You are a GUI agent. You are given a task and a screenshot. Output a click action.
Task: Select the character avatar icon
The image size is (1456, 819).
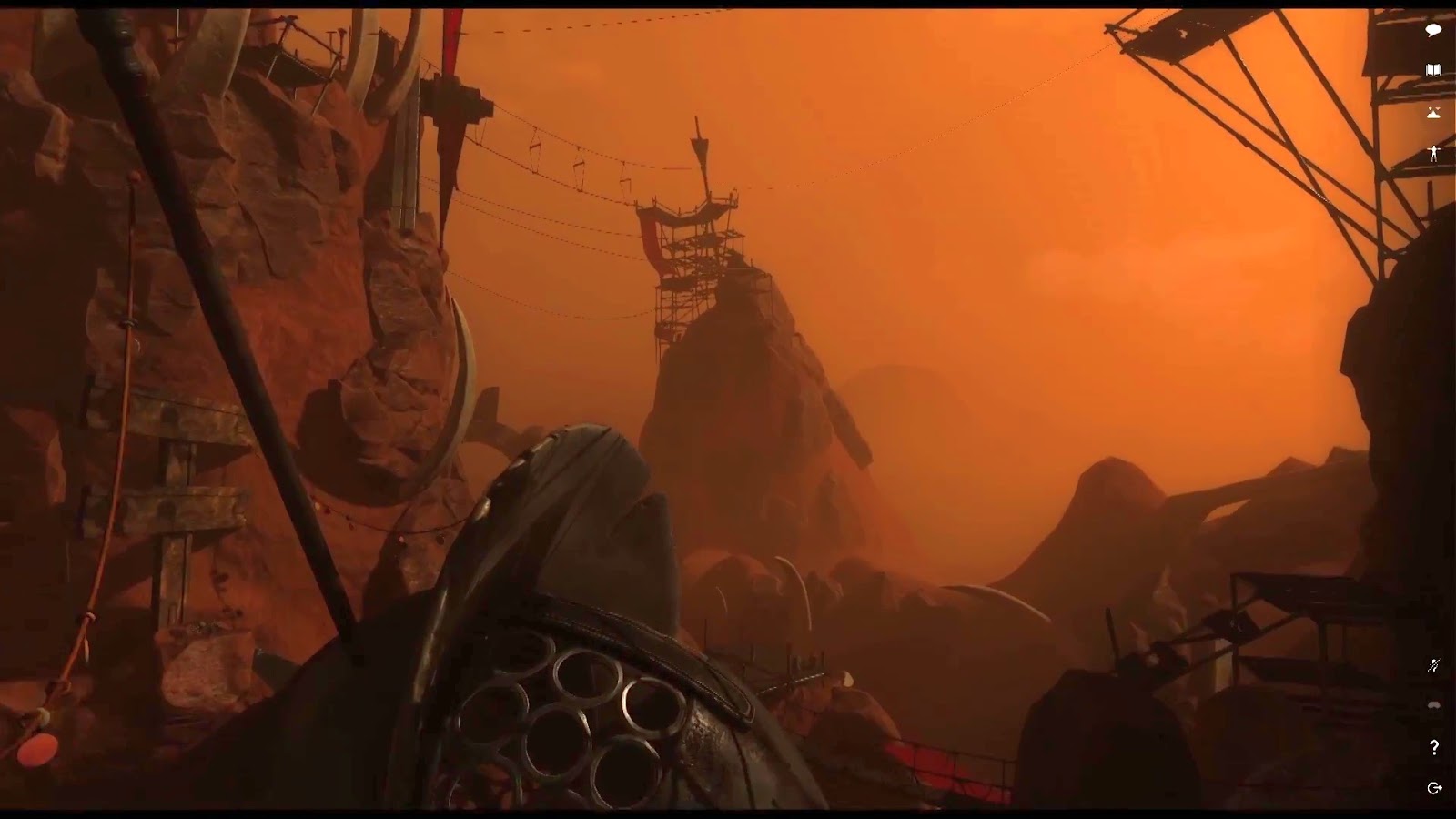tap(1435, 150)
